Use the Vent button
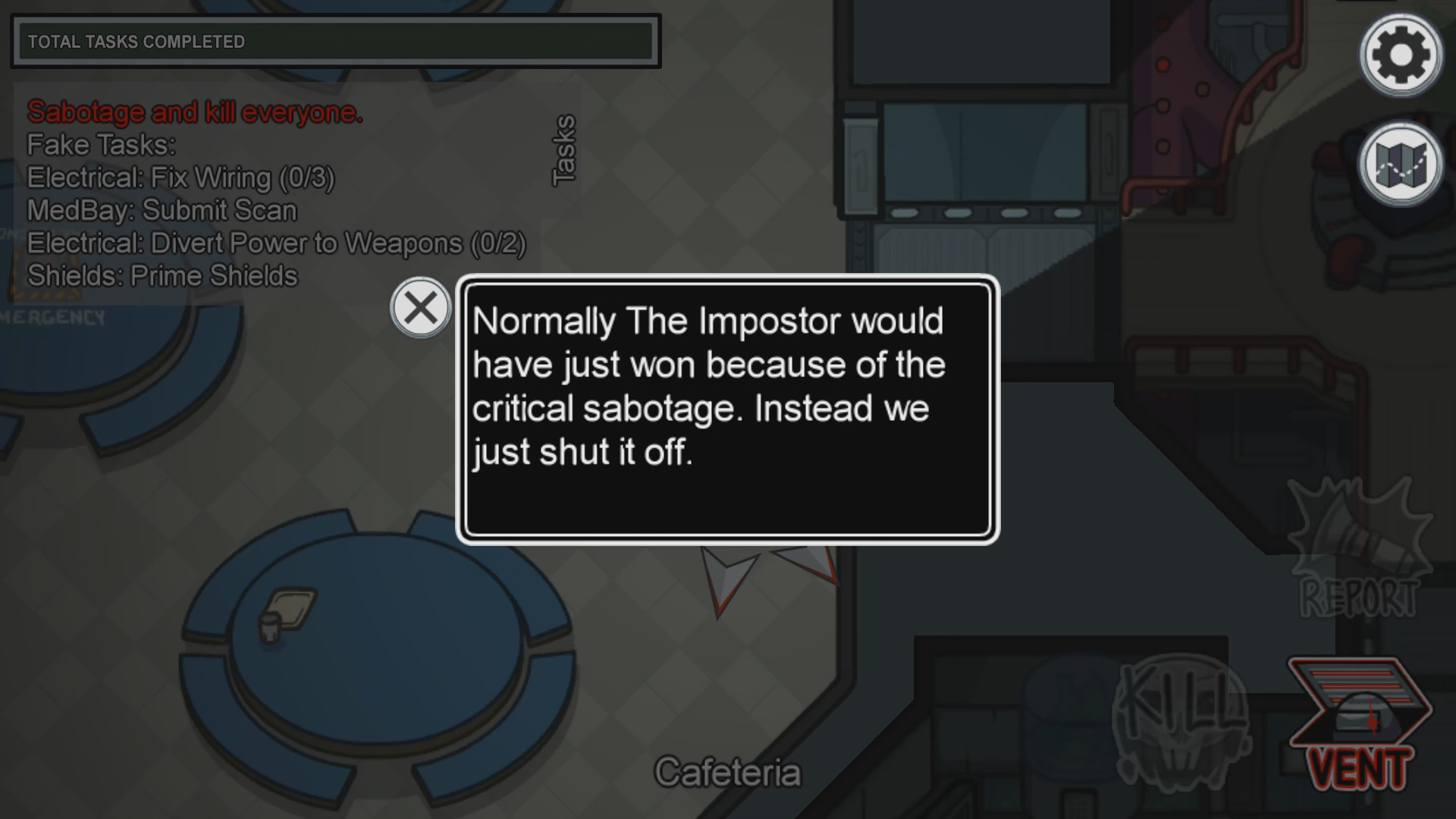This screenshot has height=819, width=1456. tap(1359, 724)
